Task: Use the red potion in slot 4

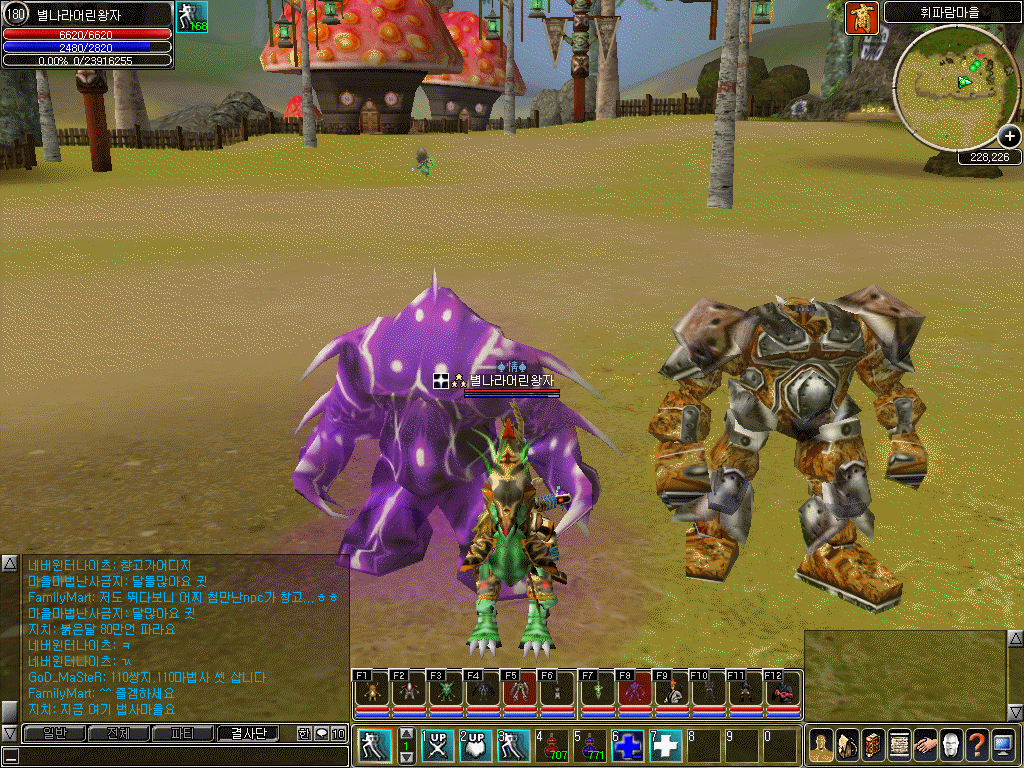Action: 551,745
